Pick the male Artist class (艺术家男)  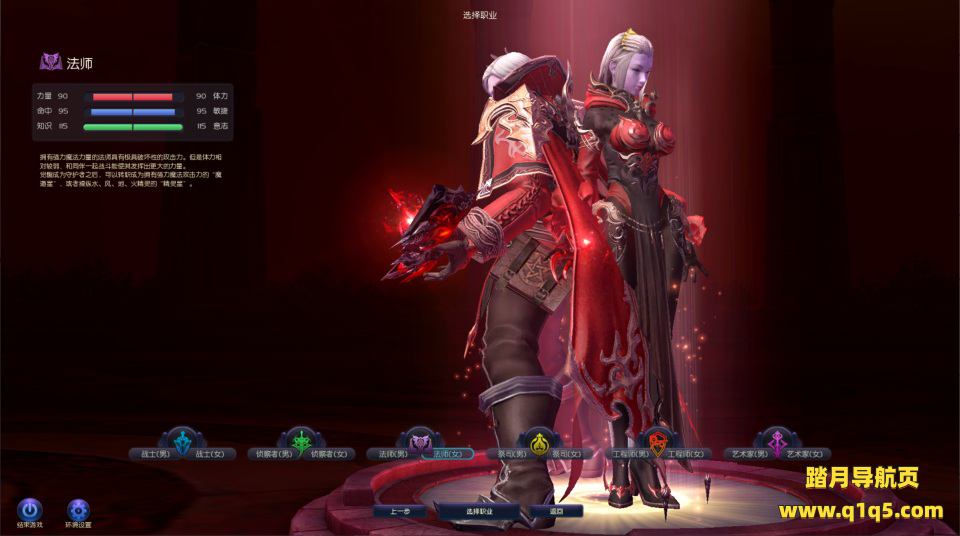point(749,454)
